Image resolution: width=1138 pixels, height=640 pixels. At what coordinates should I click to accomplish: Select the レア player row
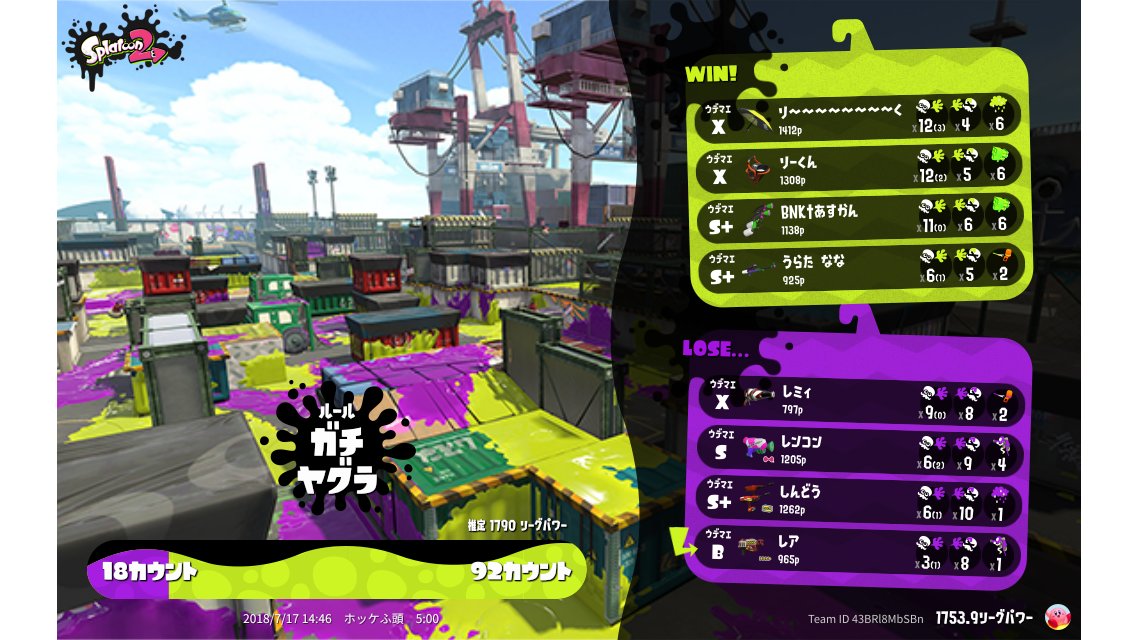click(857, 548)
